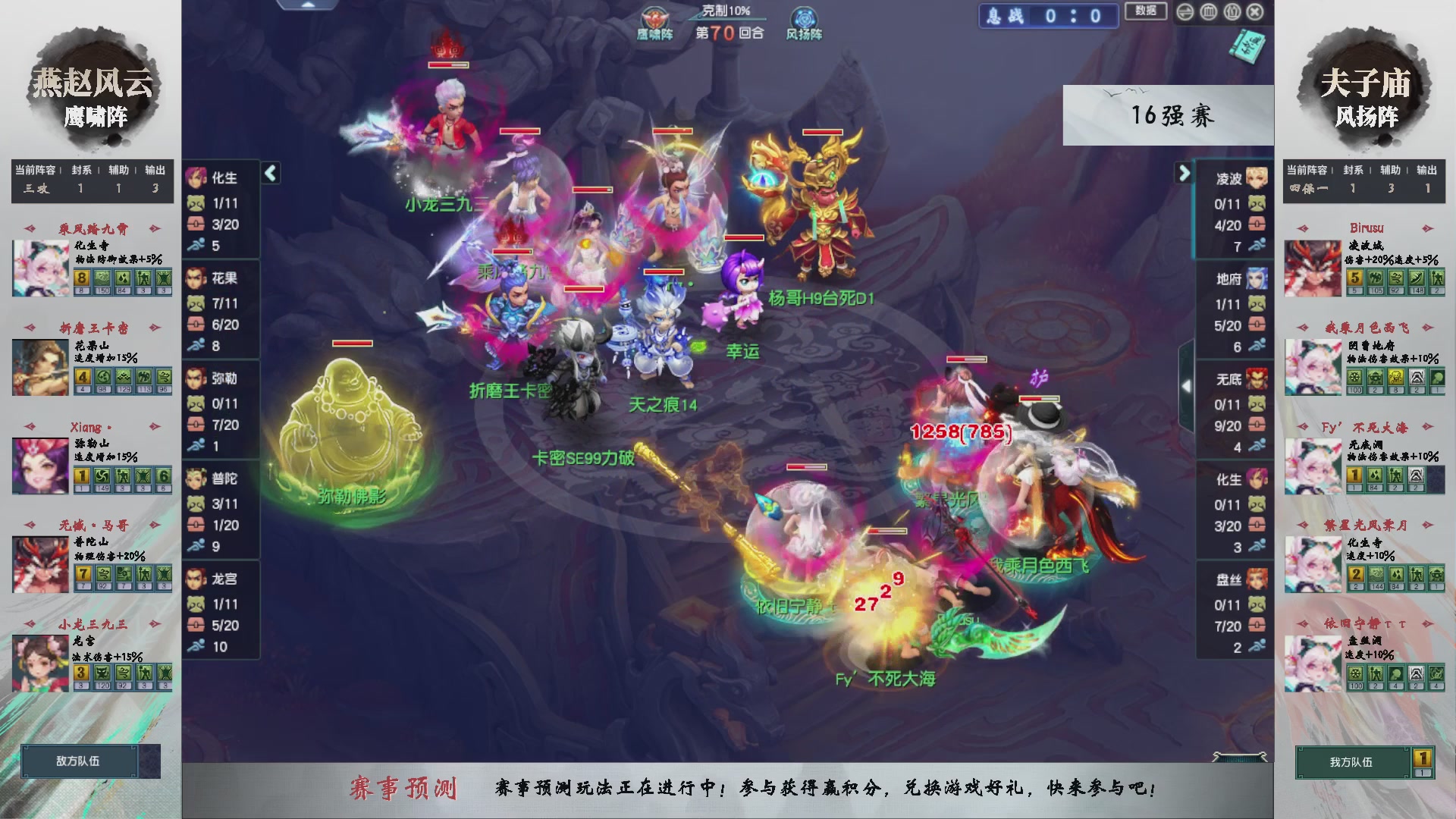The width and height of the screenshot is (1456, 819).
Task: Select the 16强赛 tournament banner
Action: [1172, 115]
